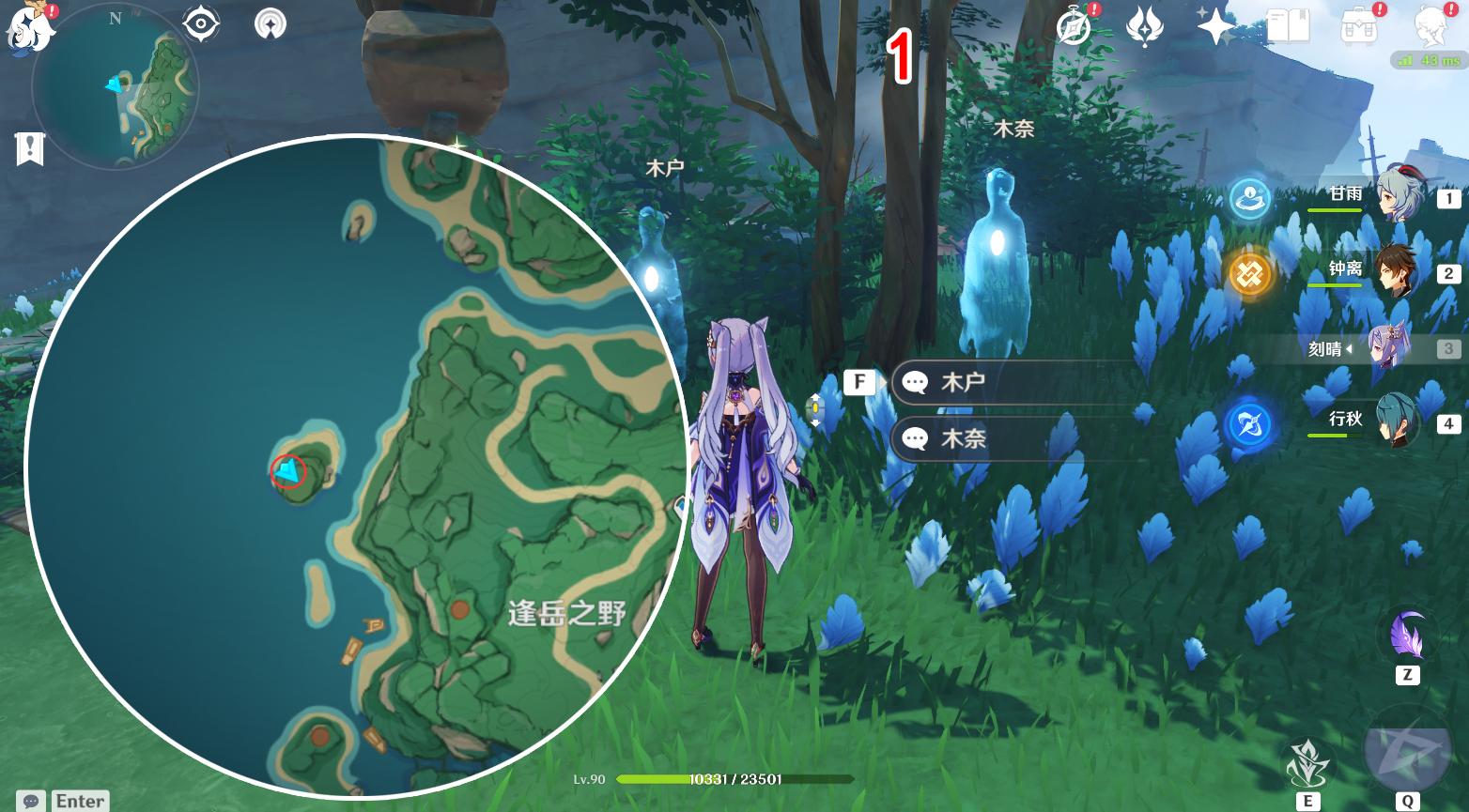Open the compass events icon
1469x812 pixels.
click(x=1074, y=26)
